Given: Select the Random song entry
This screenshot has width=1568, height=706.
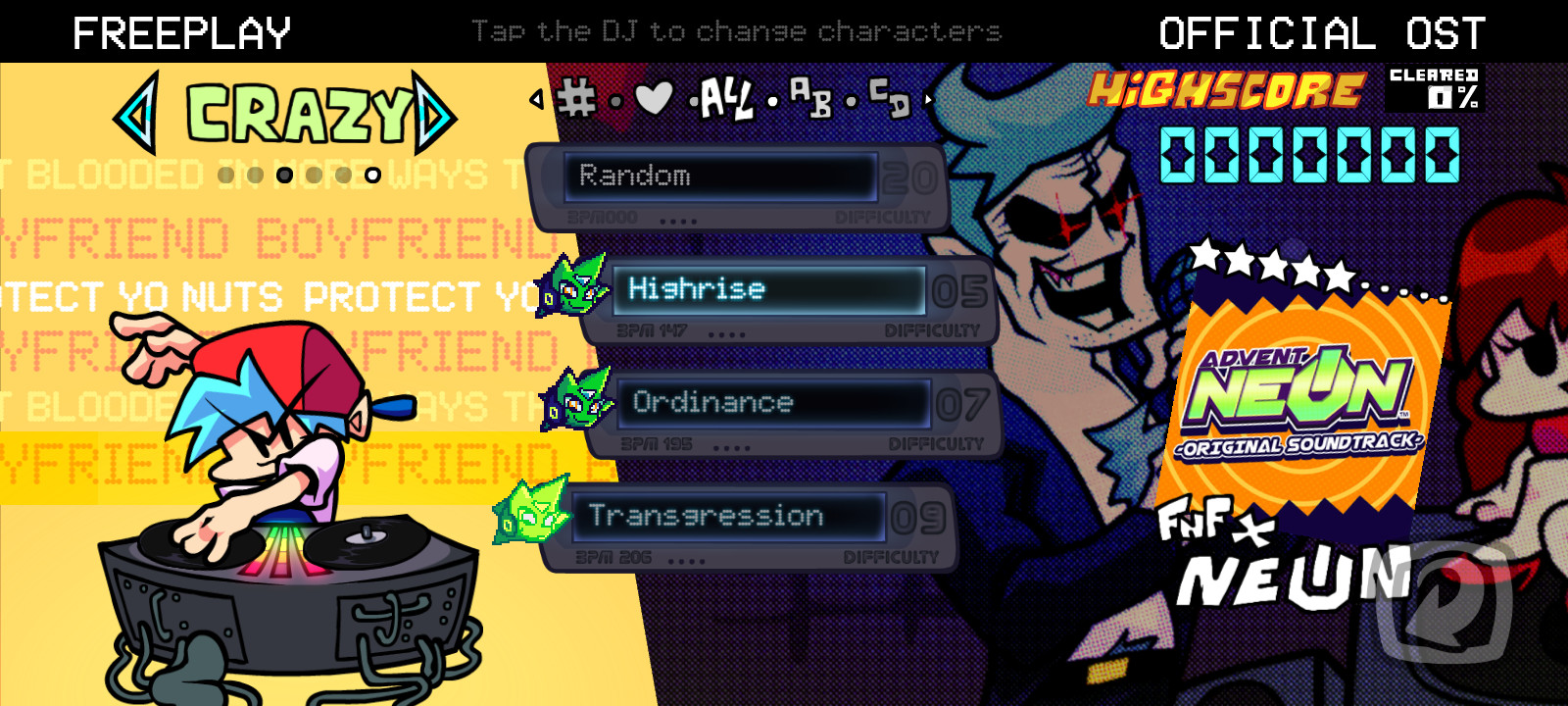Looking at the screenshot, I should [x=722, y=176].
